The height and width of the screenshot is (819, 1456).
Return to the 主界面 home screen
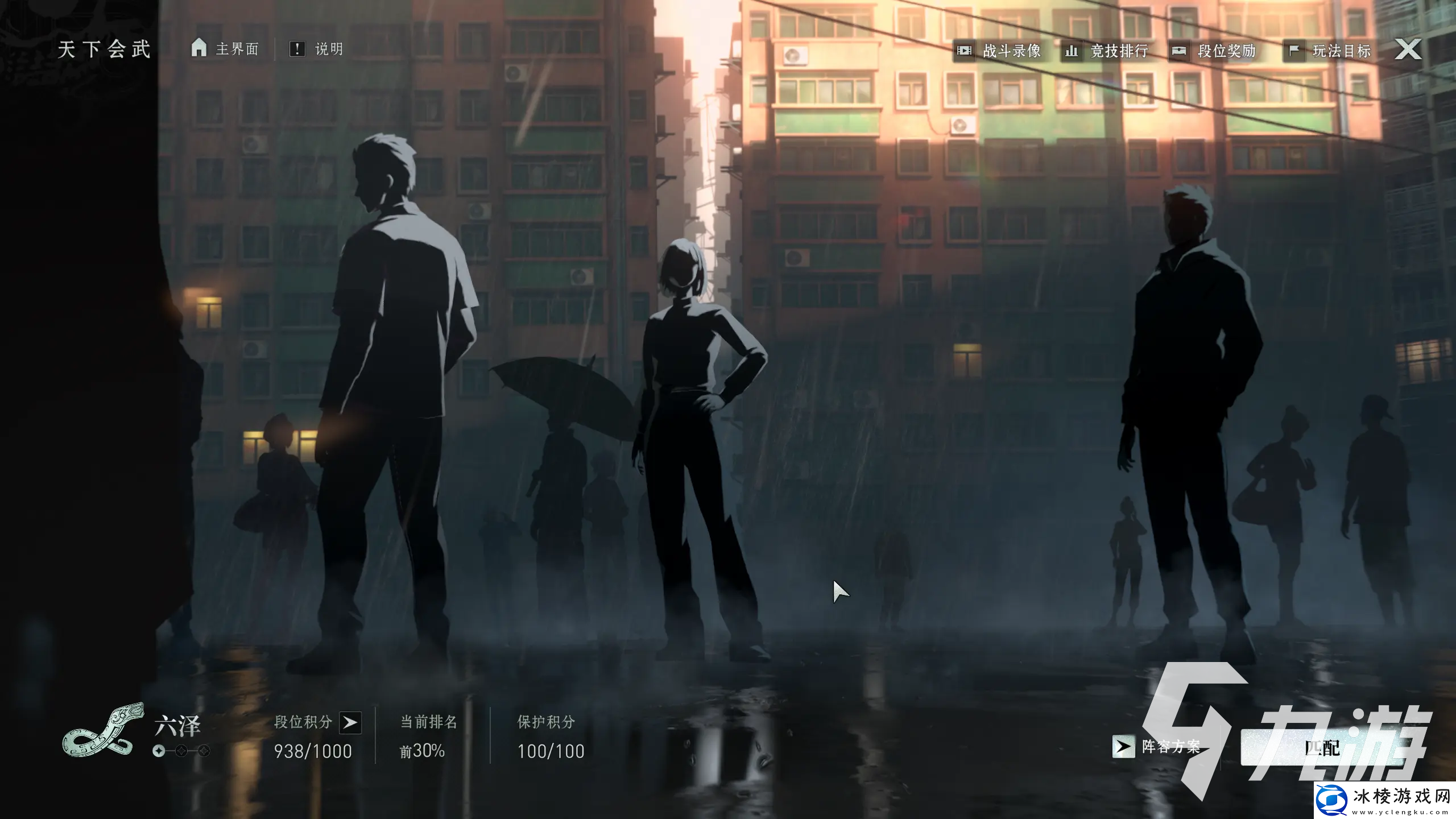tap(225, 49)
